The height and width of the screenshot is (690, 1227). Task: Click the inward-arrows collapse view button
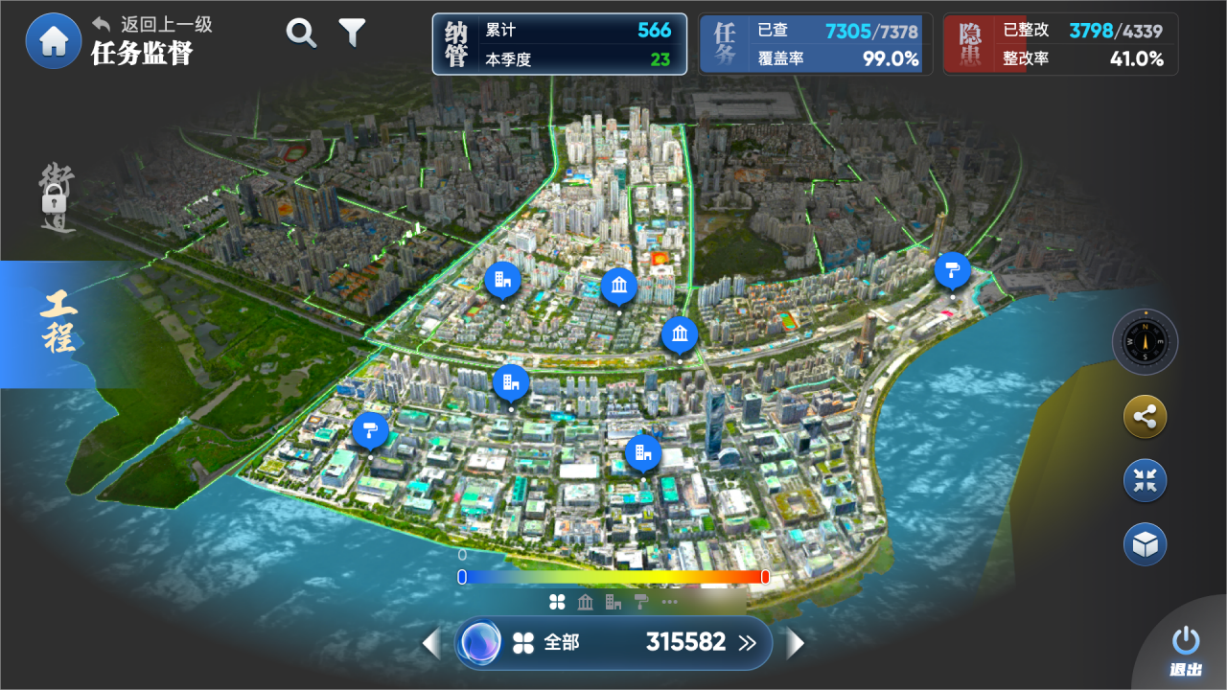1145,480
